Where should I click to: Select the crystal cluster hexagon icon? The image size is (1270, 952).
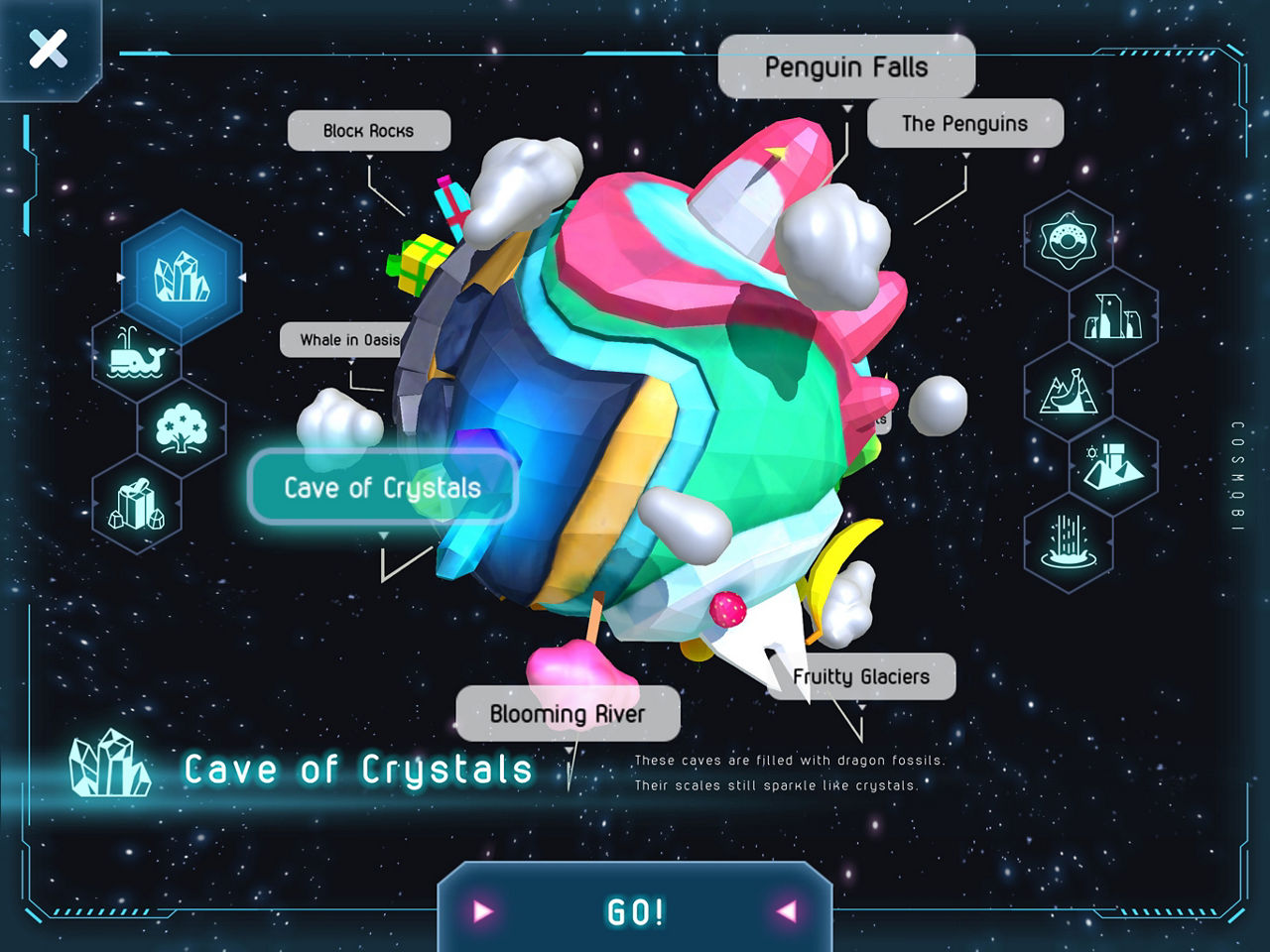pos(182,278)
